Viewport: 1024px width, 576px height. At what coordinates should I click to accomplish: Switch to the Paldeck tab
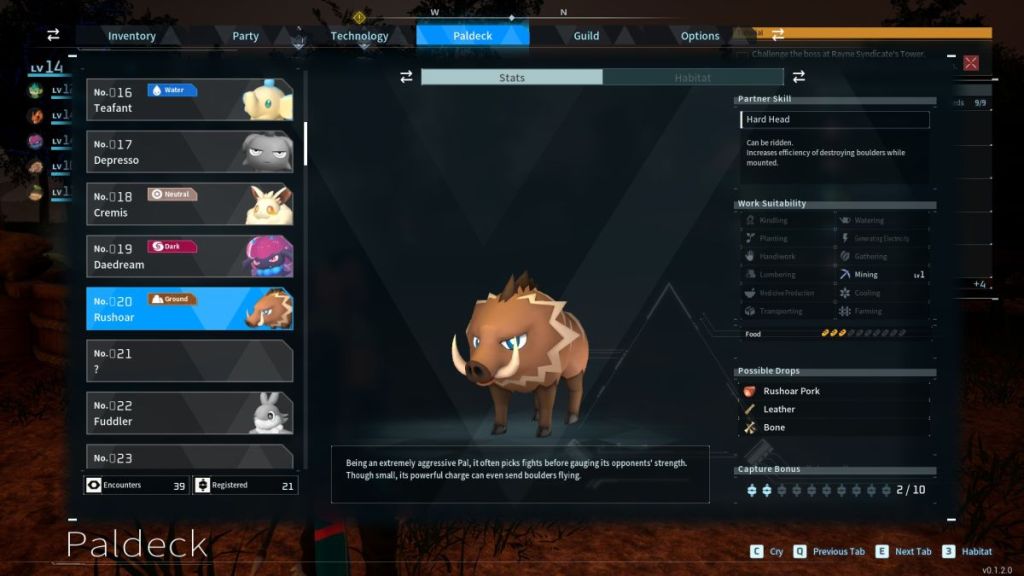472,36
